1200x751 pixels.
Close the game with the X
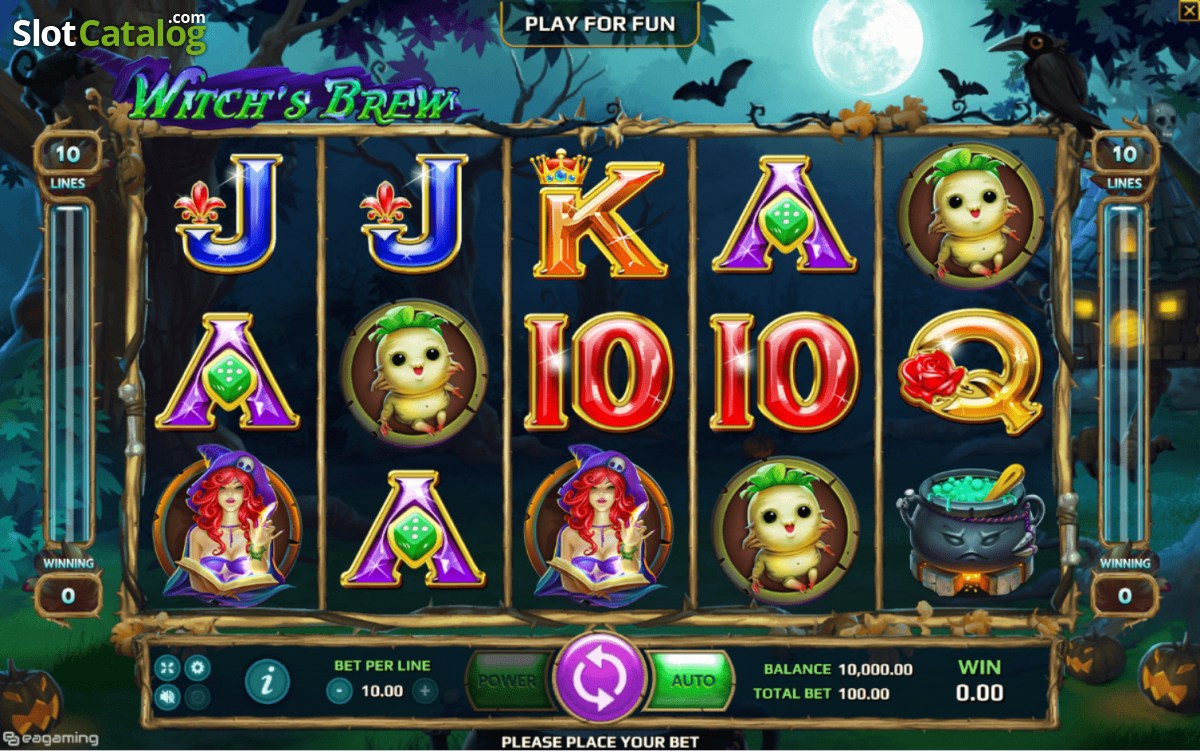1187,9
